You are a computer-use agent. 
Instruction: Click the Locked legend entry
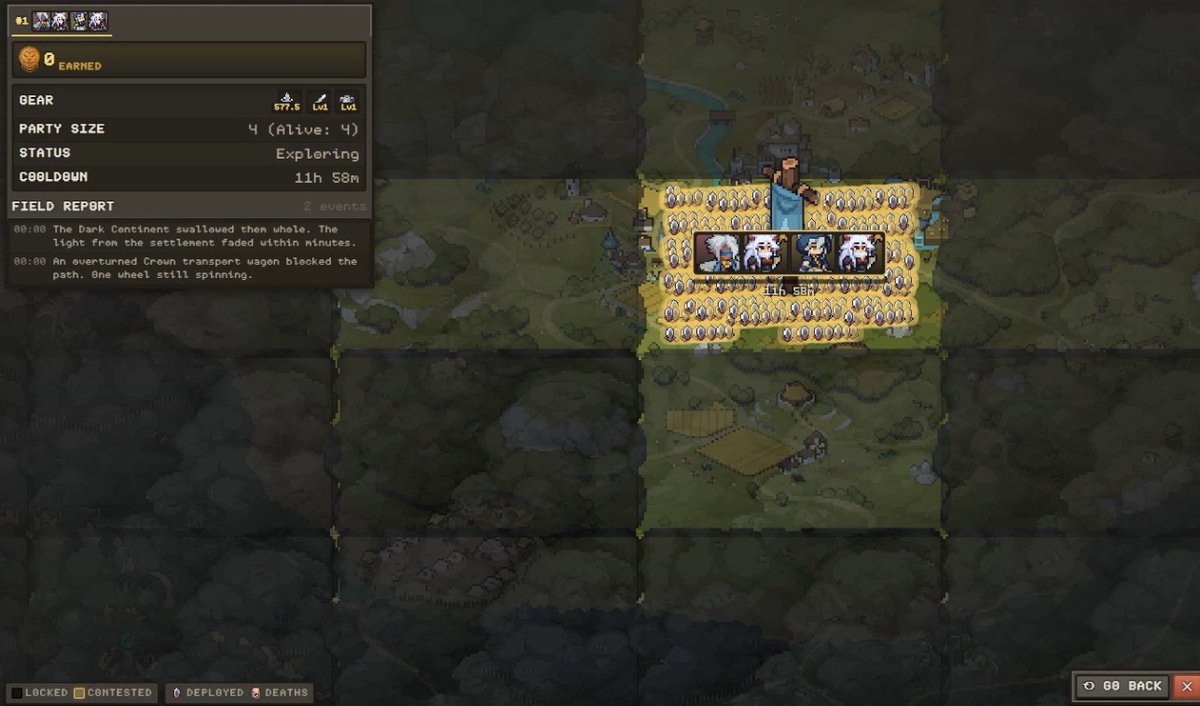pos(40,692)
